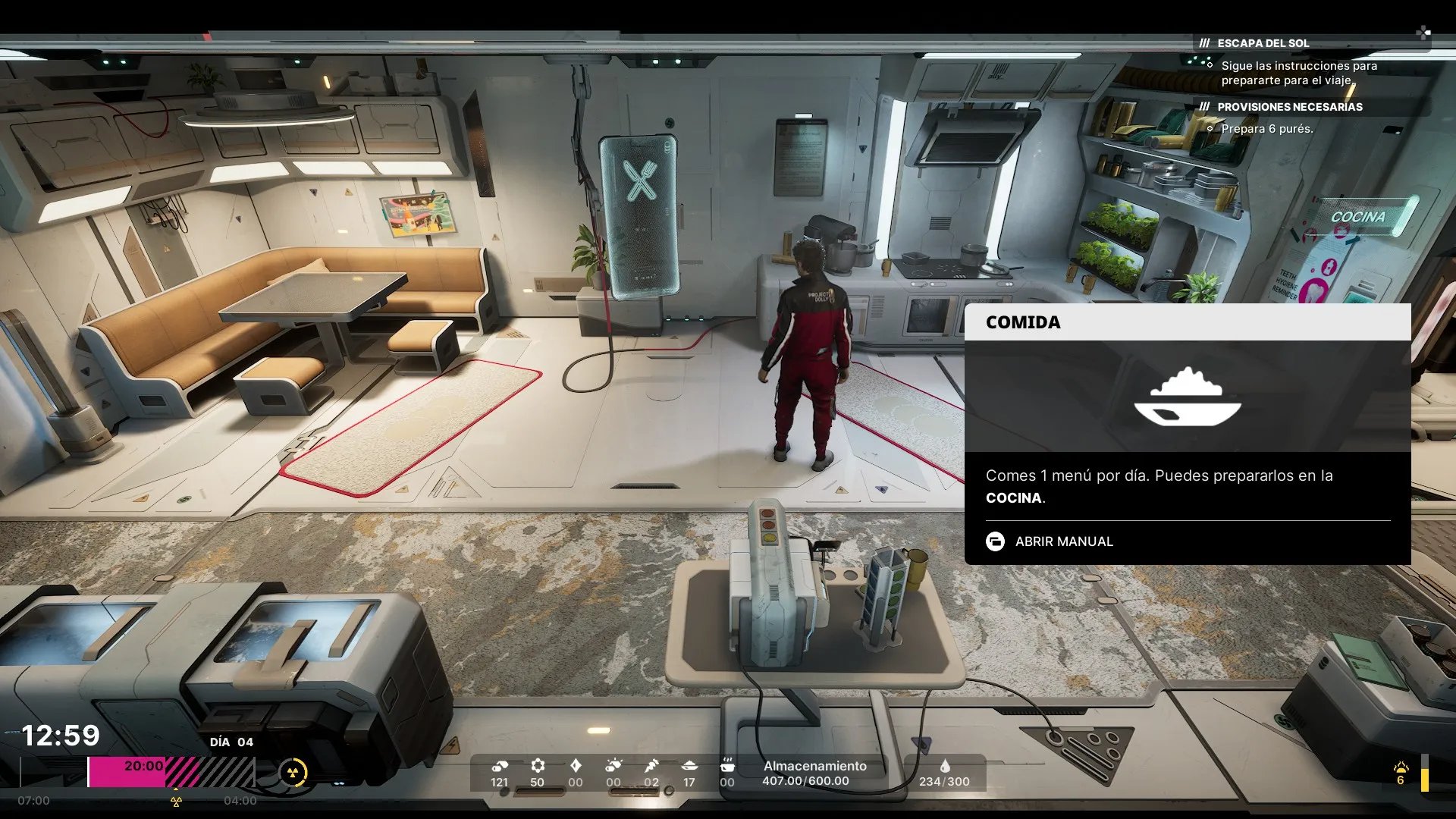This screenshot has height=819, width=1456.
Task: Open the Almacenamiento storage readout
Action: click(814, 773)
